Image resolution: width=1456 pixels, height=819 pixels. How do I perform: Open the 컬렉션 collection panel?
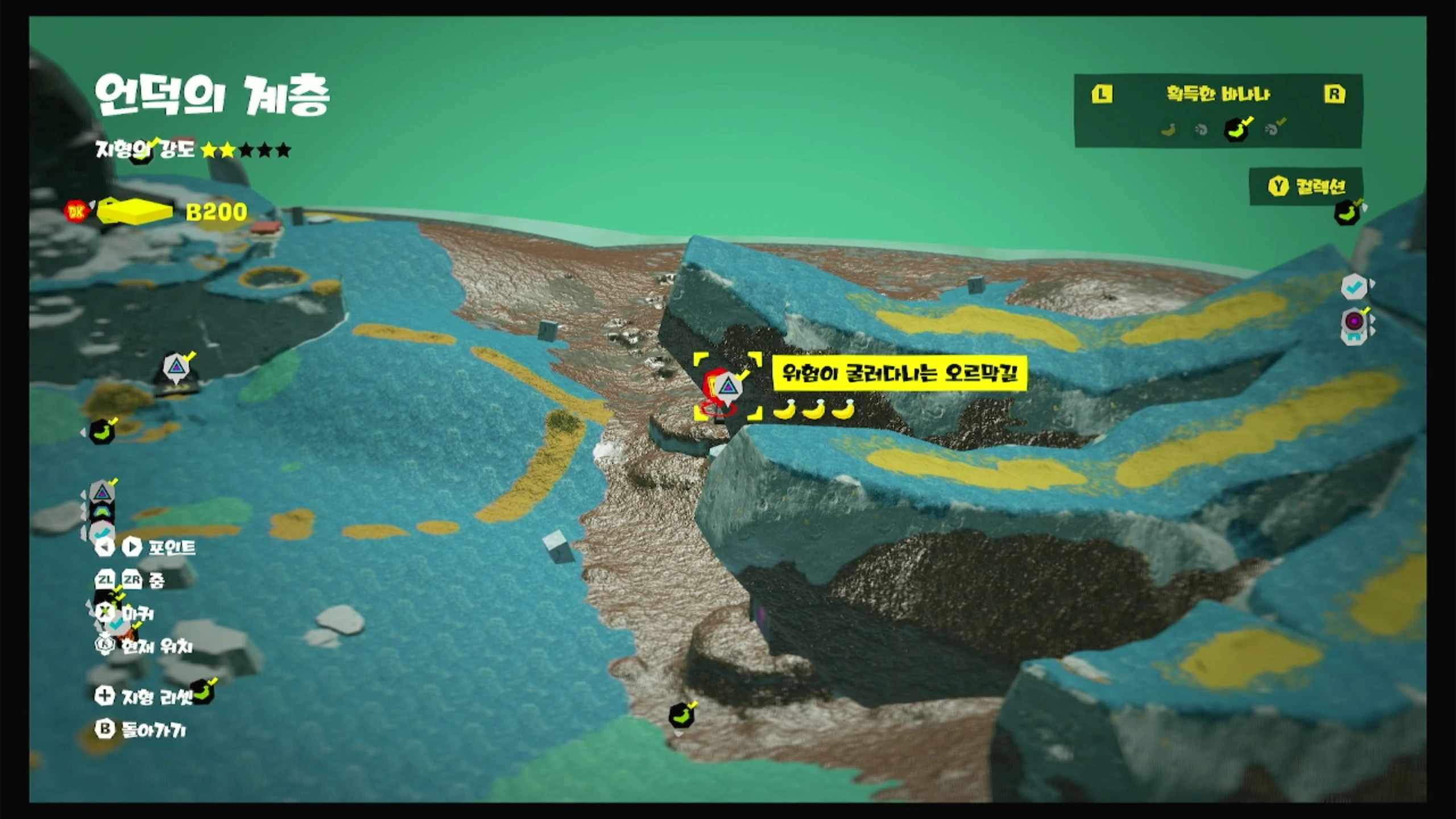(x=1306, y=187)
